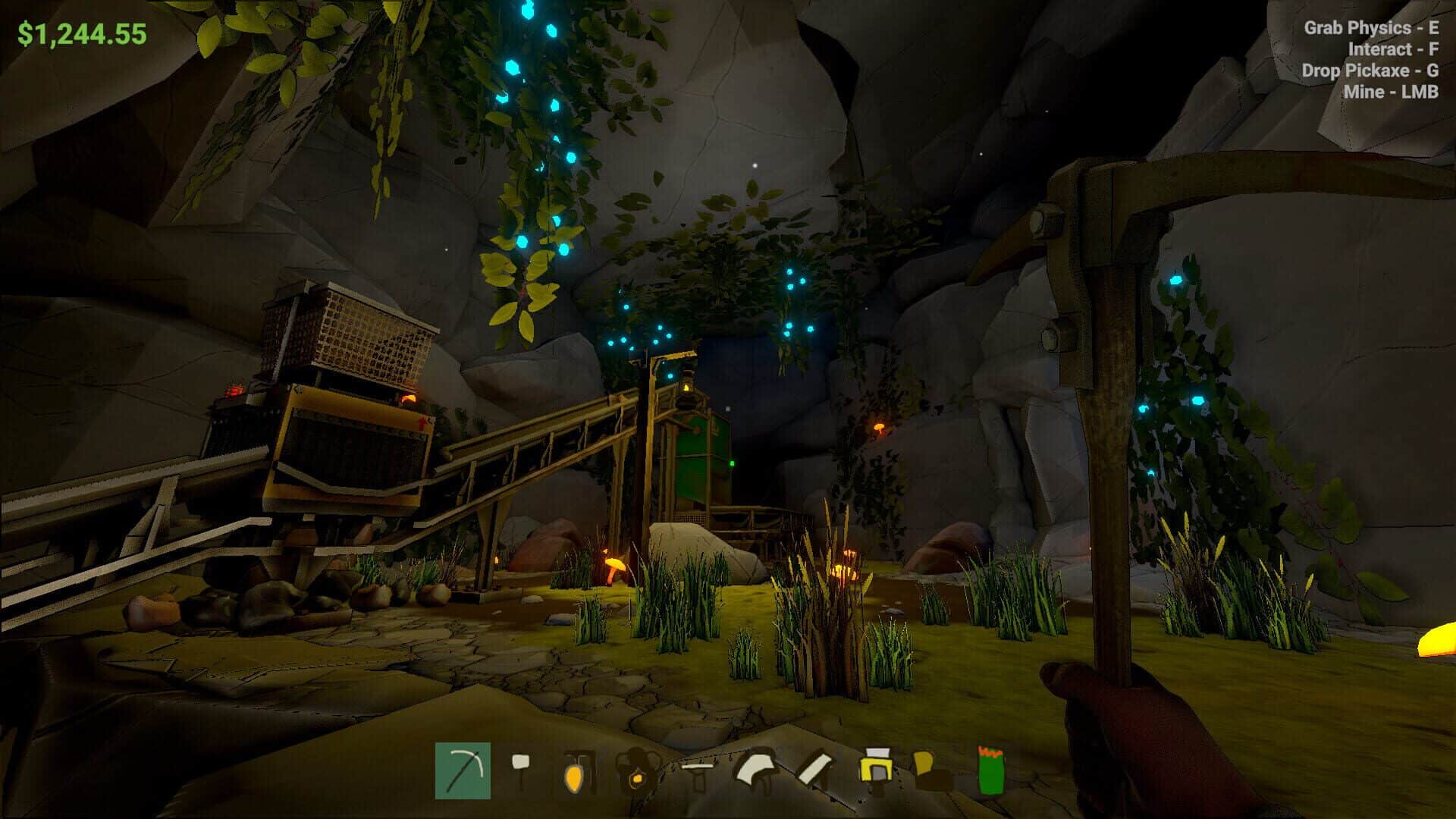
Task: Choose the green bin hotbar item
Action: (990, 770)
